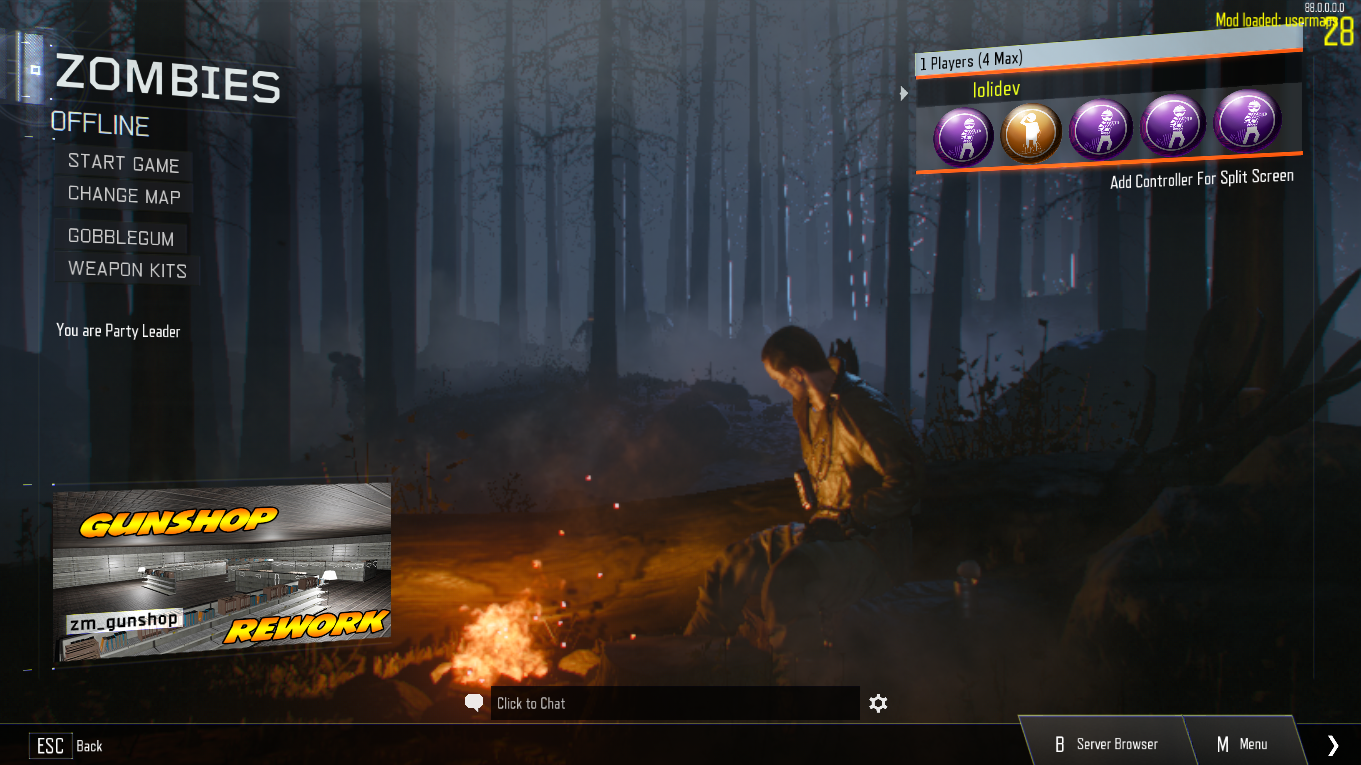The image size is (1361, 765).
Task: Open chat settings gear icon
Action: [x=878, y=703]
